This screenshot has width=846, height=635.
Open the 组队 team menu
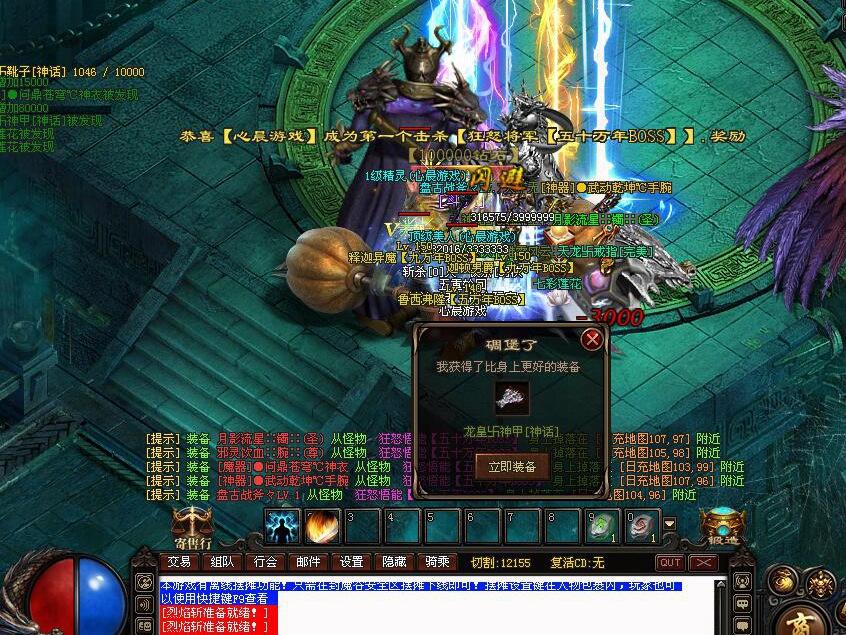pos(222,562)
